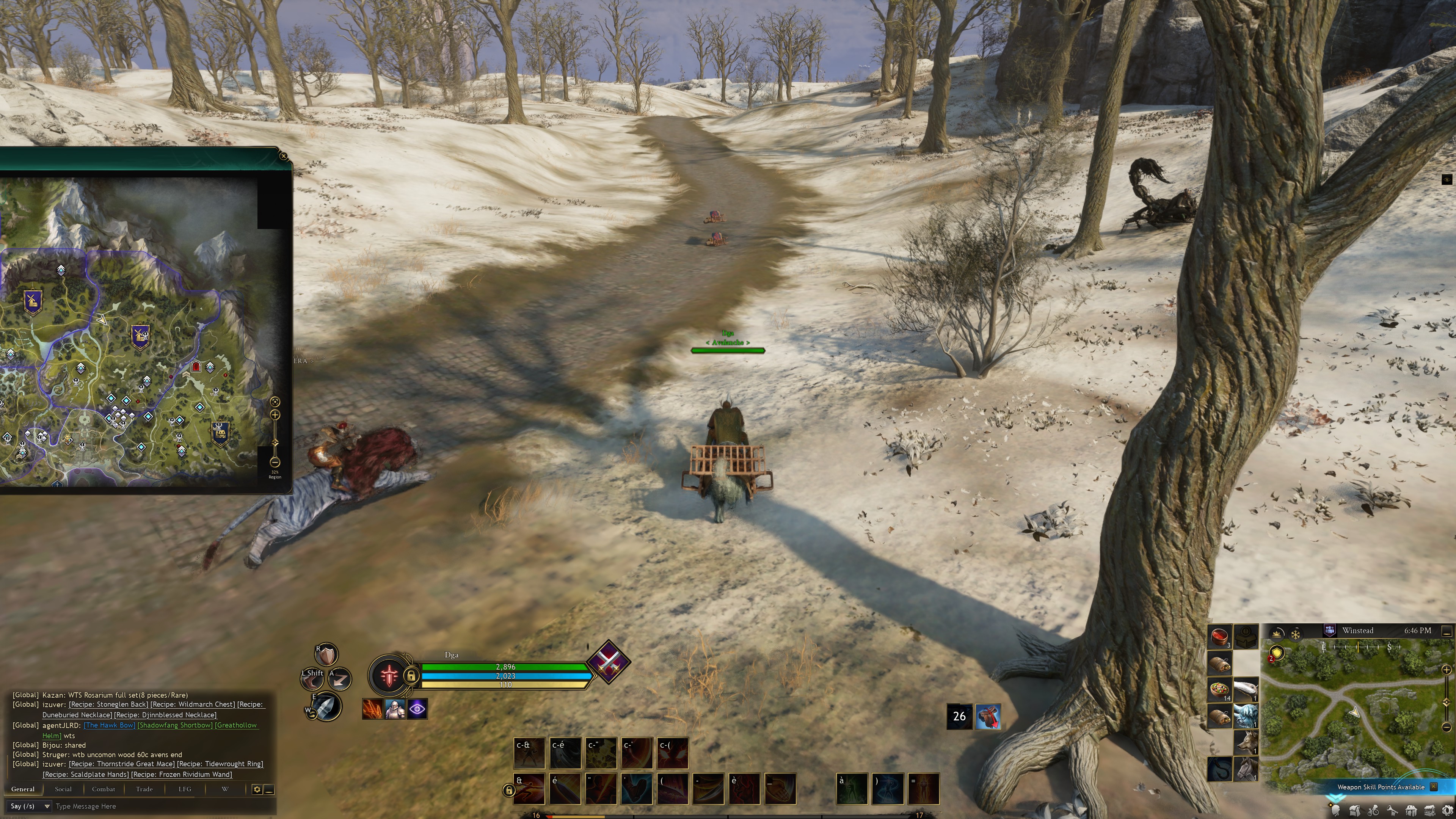Viewport: 1456px width, 819px height.
Task: Open the Combat chat tab
Action: (104, 789)
